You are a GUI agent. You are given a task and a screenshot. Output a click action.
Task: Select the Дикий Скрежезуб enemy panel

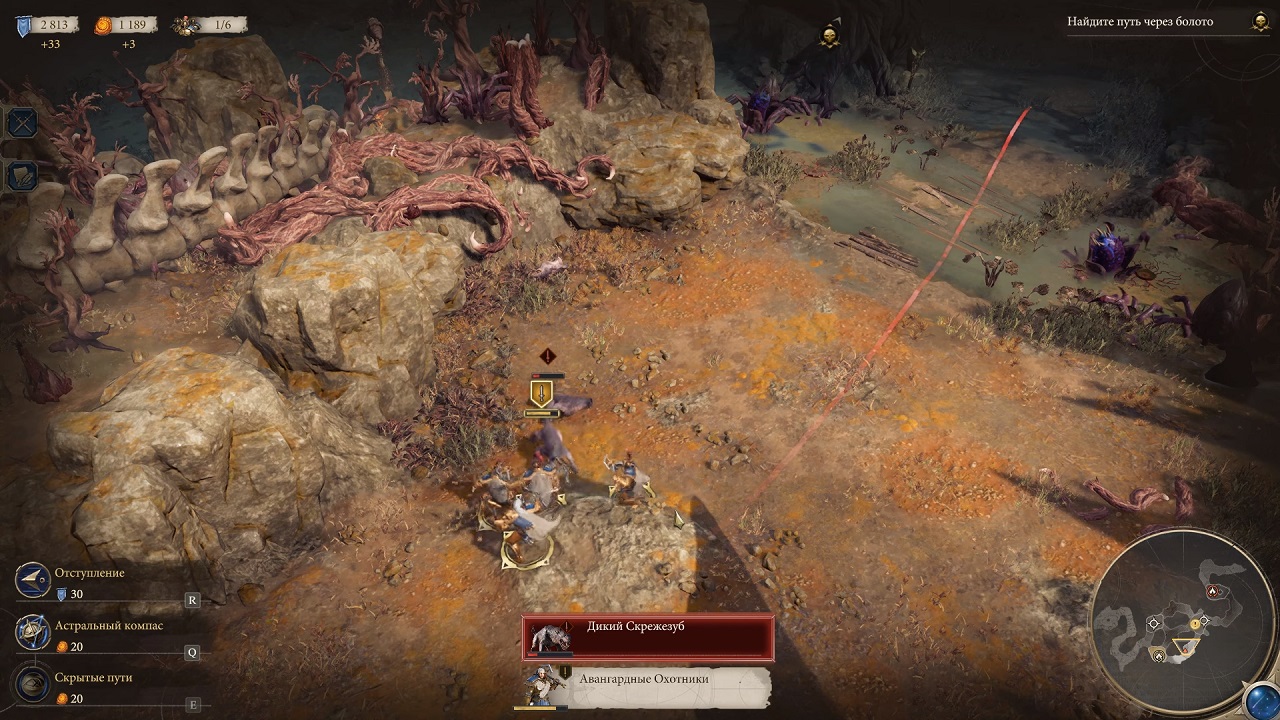(x=648, y=637)
